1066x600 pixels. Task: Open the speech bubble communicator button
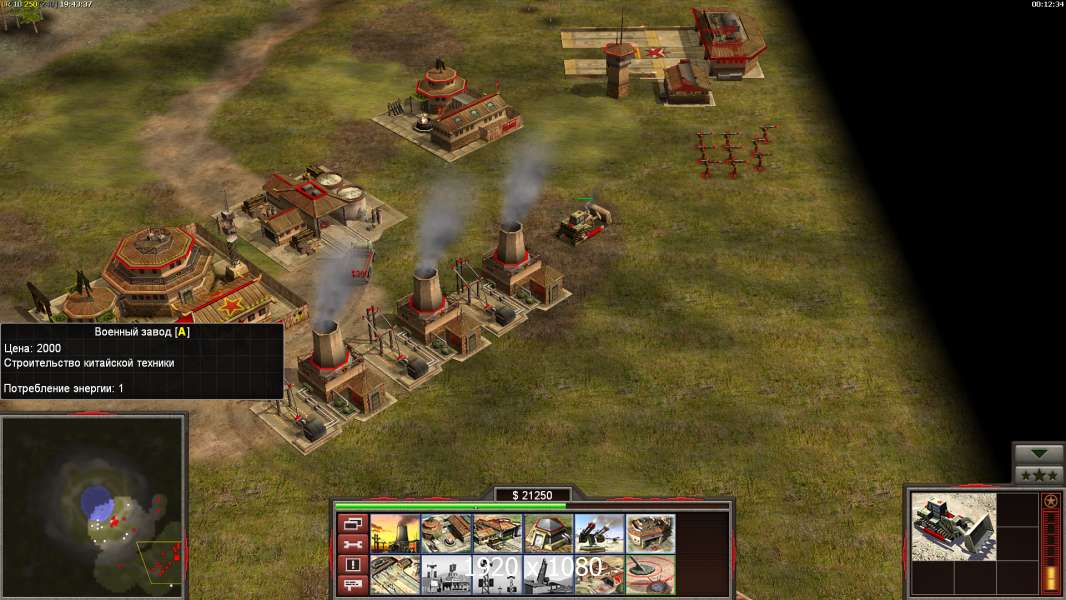[351, 585]
